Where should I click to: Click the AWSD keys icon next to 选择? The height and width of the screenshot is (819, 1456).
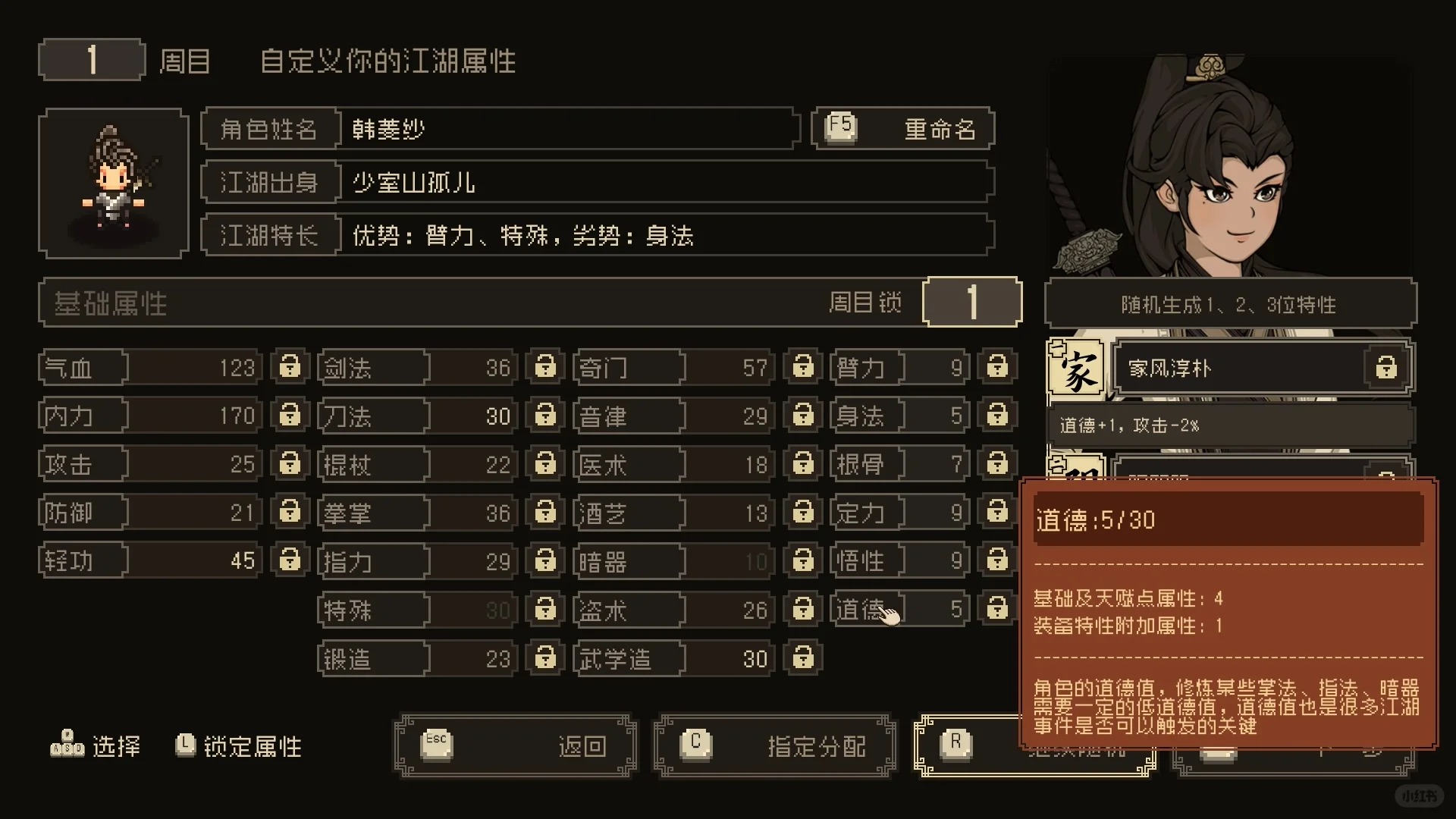(x=66, y=745)
